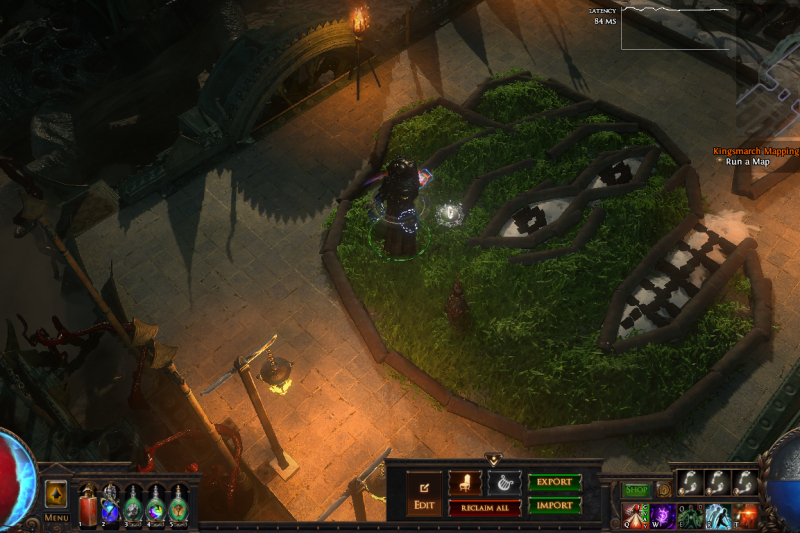Use the blue mana flask in slot 2

point(110,505)
